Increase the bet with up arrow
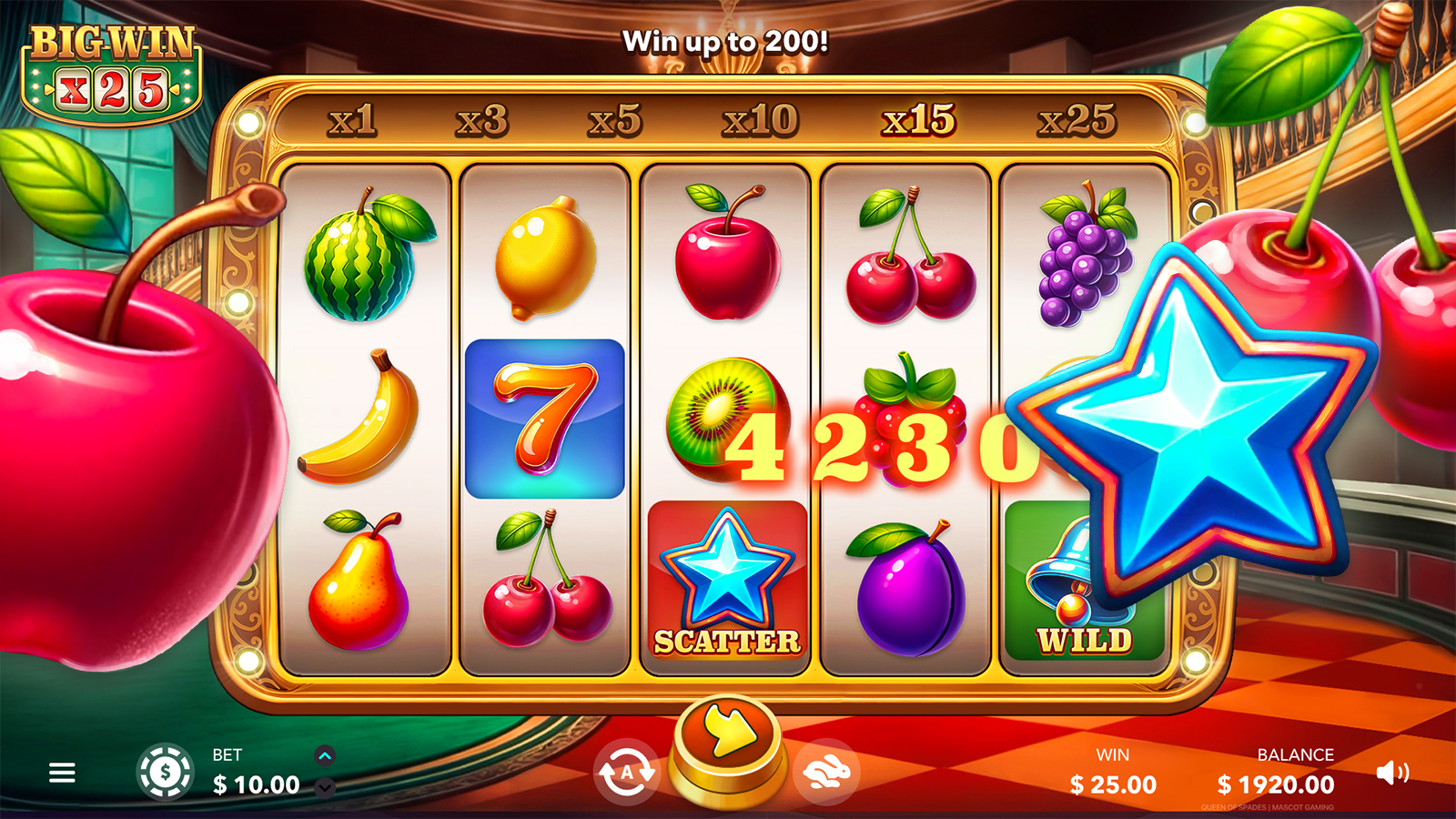 tap(325, 755)
